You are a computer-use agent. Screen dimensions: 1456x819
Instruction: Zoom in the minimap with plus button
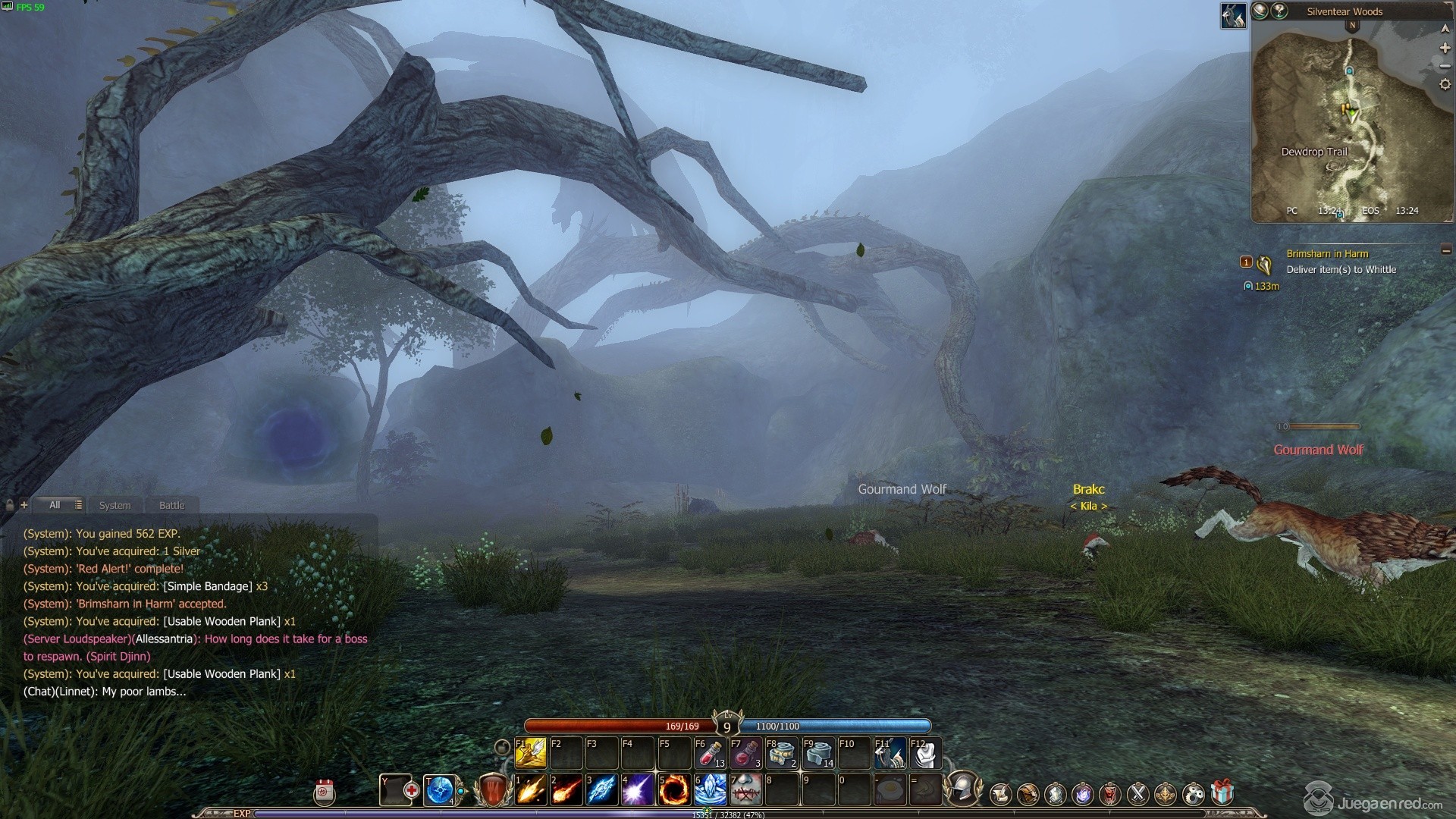point(1445,48)
